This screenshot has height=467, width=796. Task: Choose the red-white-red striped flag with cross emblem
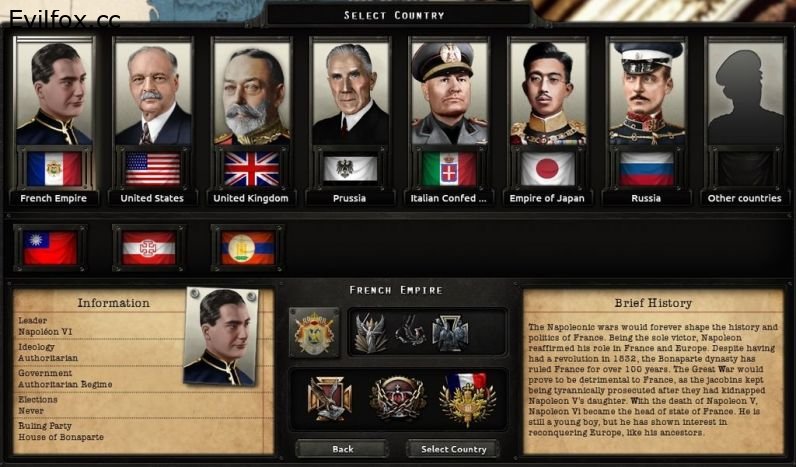(x=149, y=247)
